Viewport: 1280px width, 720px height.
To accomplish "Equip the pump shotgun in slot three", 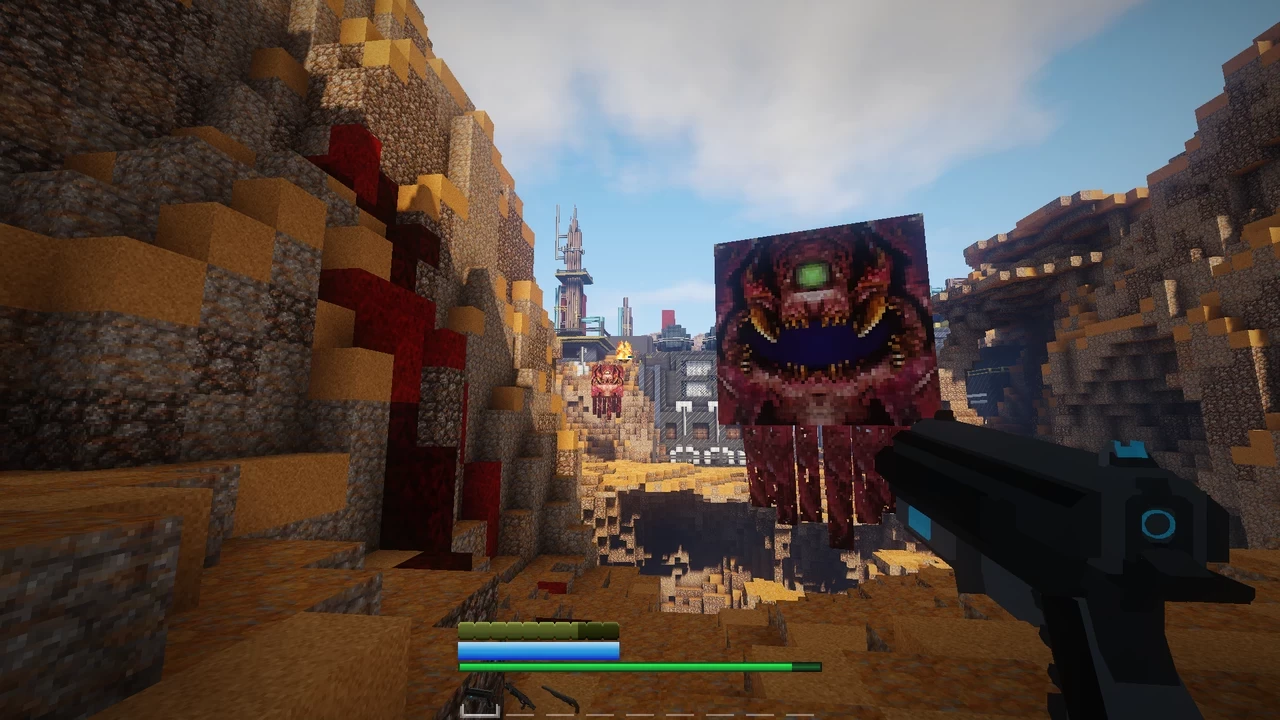I will 562,700.
